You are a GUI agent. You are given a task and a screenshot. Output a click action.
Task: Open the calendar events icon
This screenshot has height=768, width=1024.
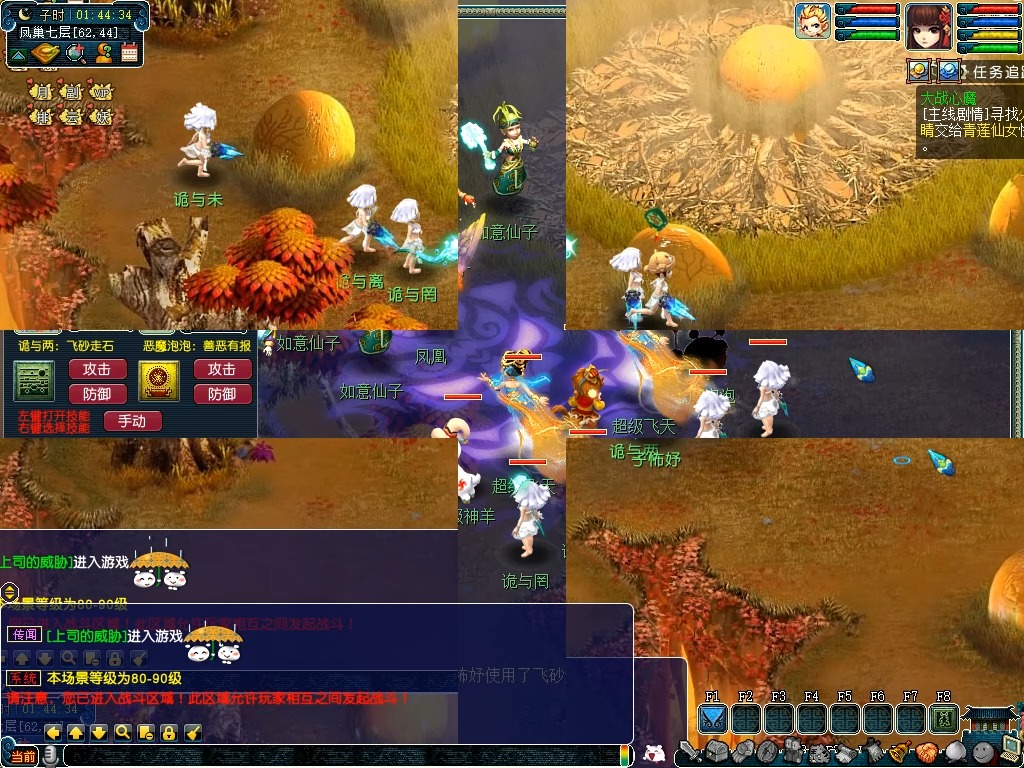tap(129, 53)
